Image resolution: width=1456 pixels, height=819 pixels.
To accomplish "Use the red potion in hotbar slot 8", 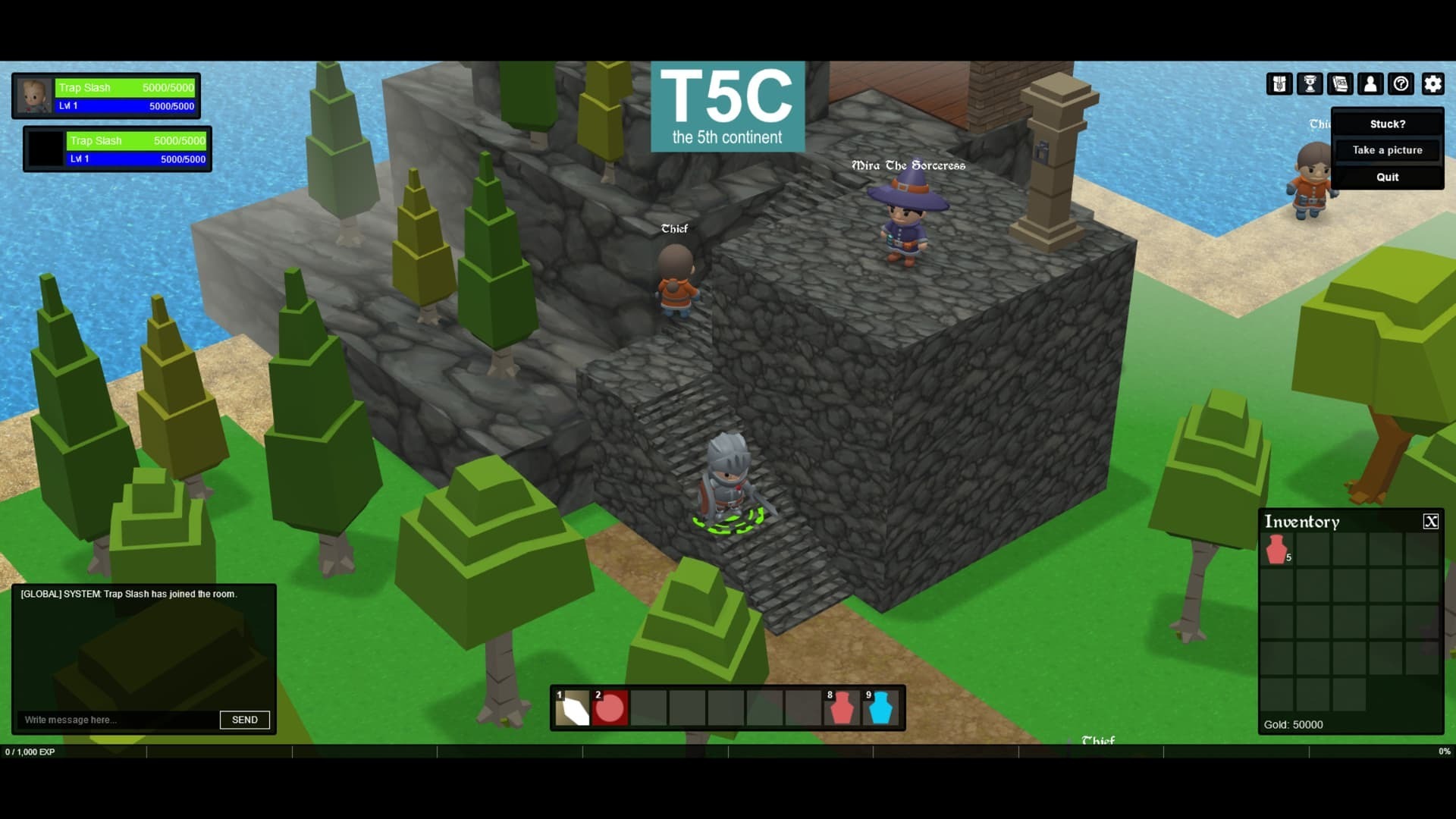I will pyautogui.click(x=842, y=708).
